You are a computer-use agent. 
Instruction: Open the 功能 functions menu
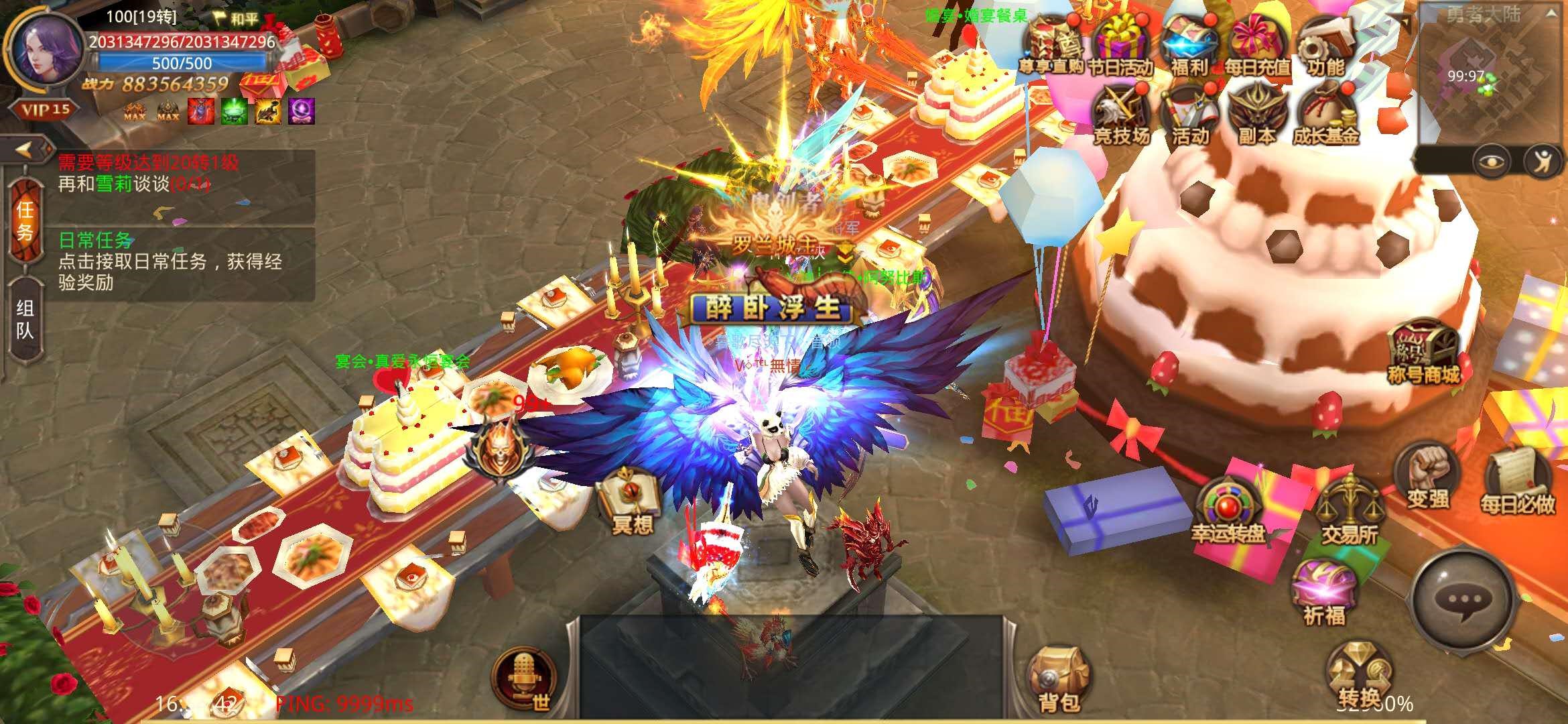[x=1325, y=44]
